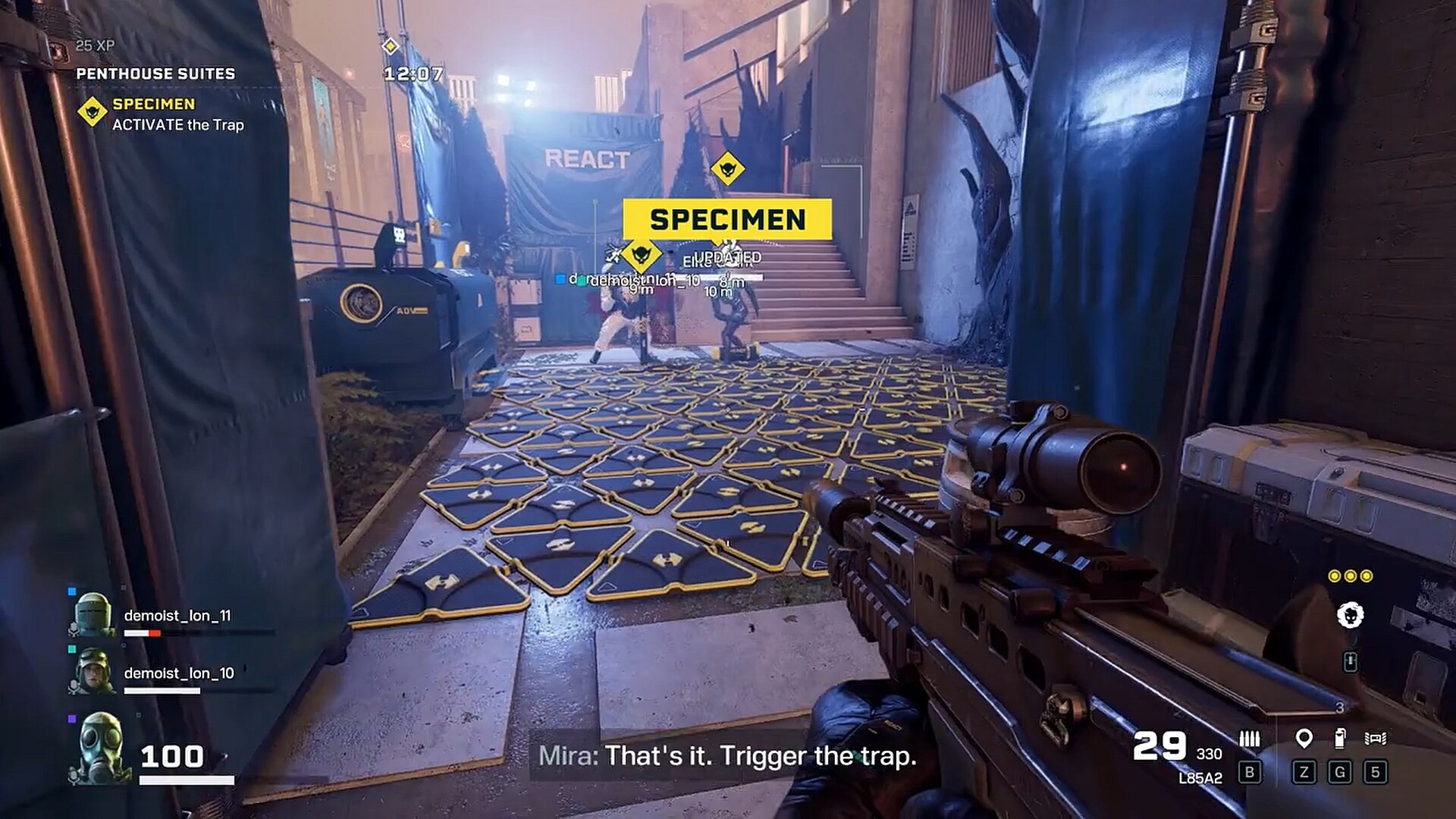Select the Specimen objective tracker icon
This screenshot has width=1456, height=819.
(x=92, y=112)
